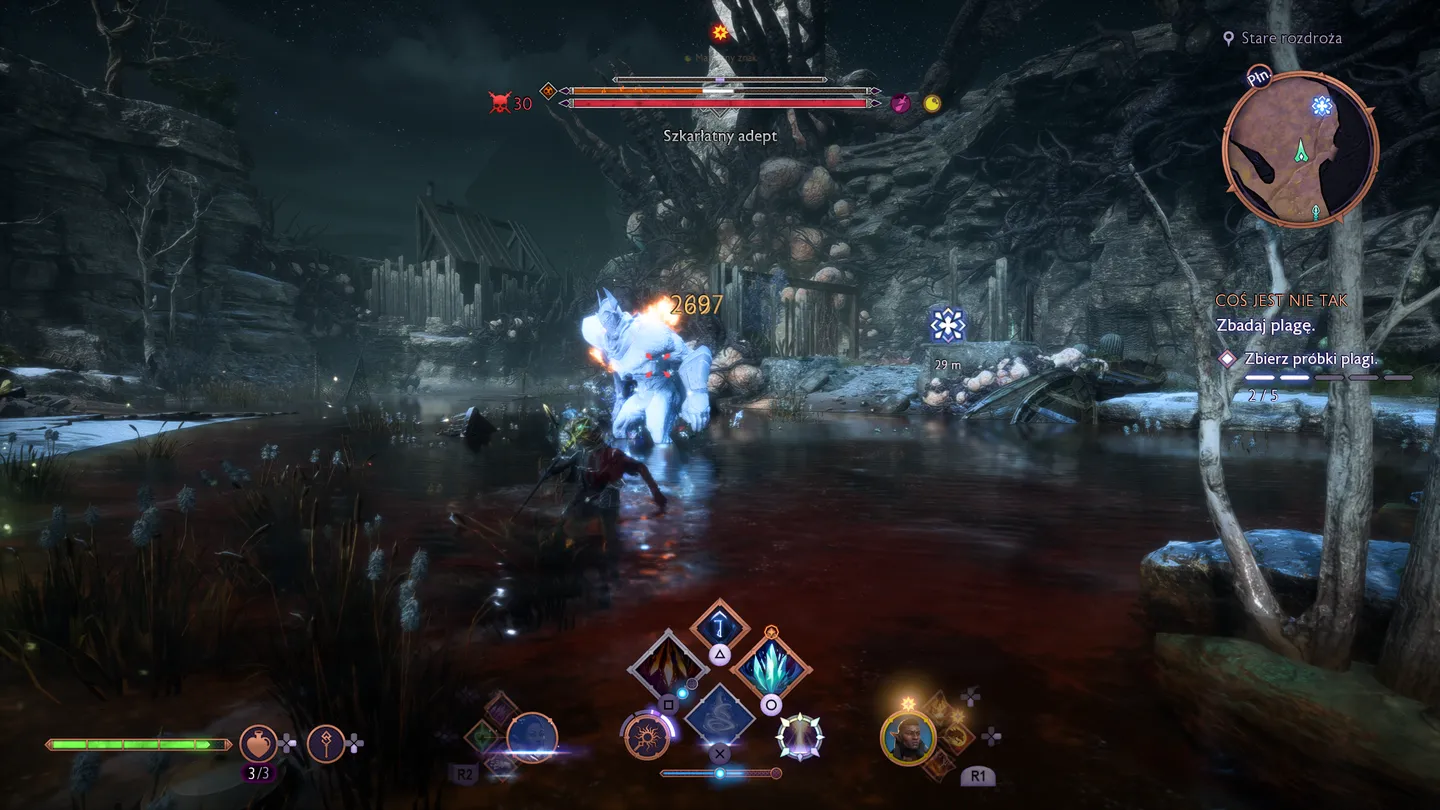Activate the ice crystal ability
This screenshot has height=810, width=1440.
click(771, 666)
